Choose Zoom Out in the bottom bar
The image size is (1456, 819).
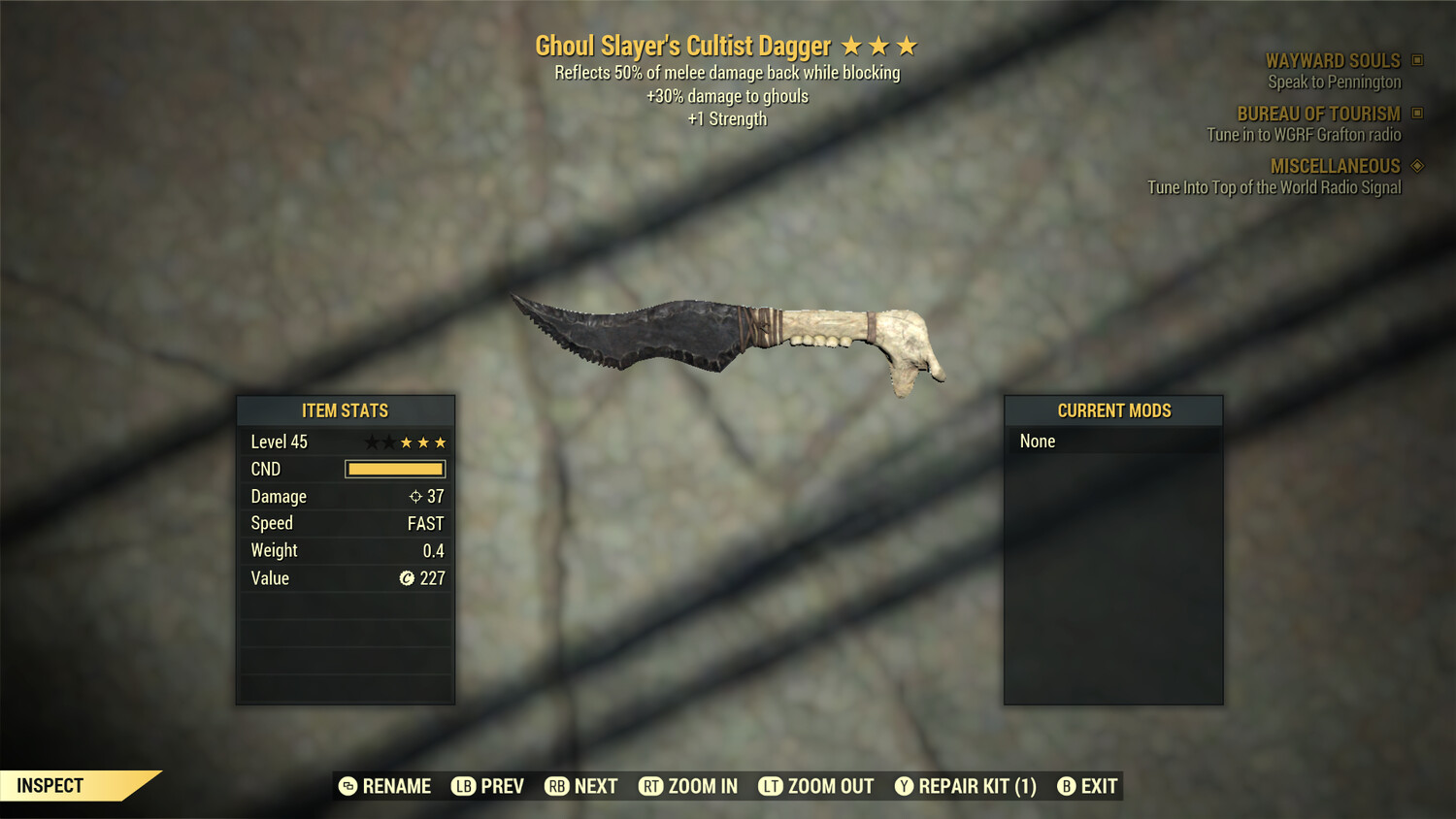tap(816, 786)
